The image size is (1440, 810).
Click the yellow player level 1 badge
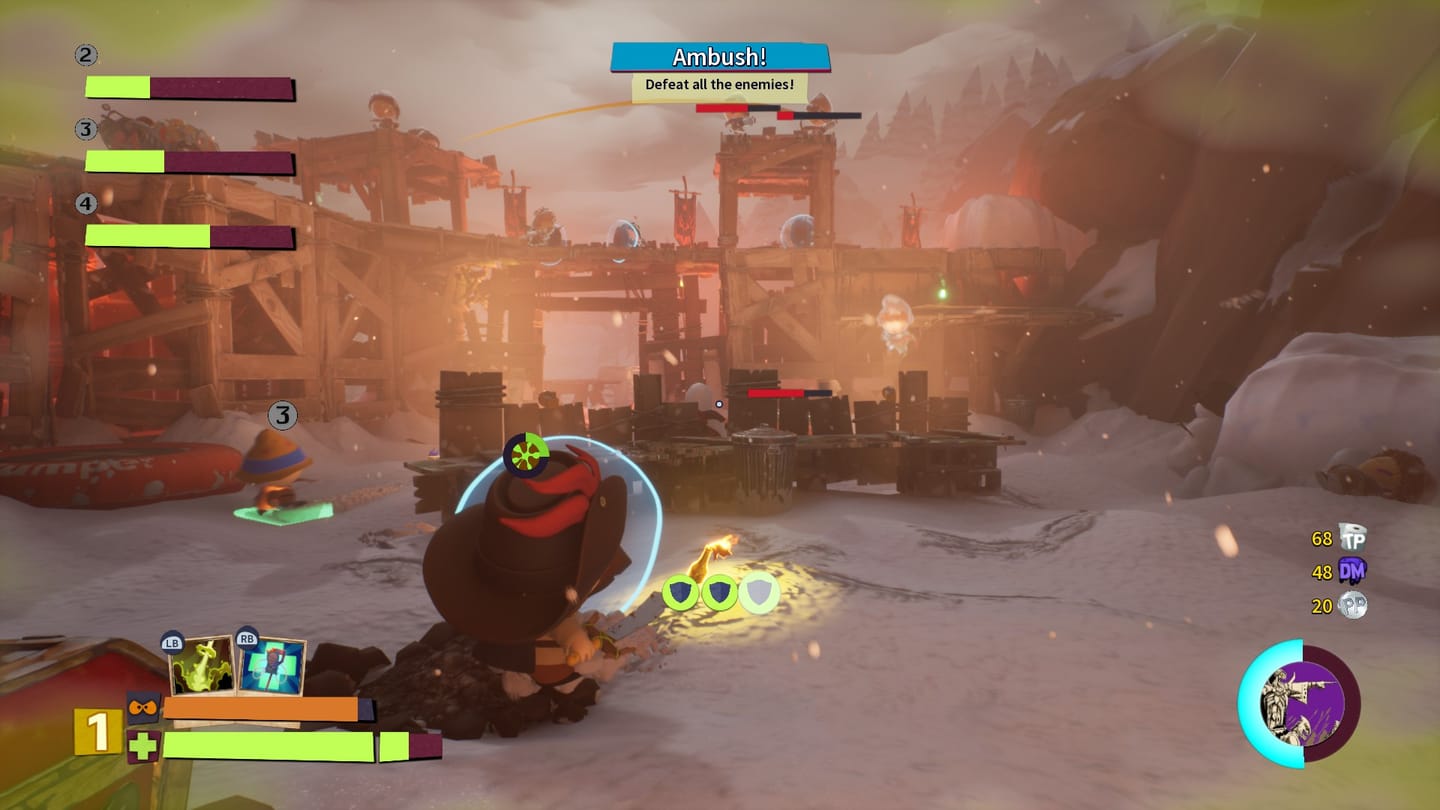click(97, 732)
